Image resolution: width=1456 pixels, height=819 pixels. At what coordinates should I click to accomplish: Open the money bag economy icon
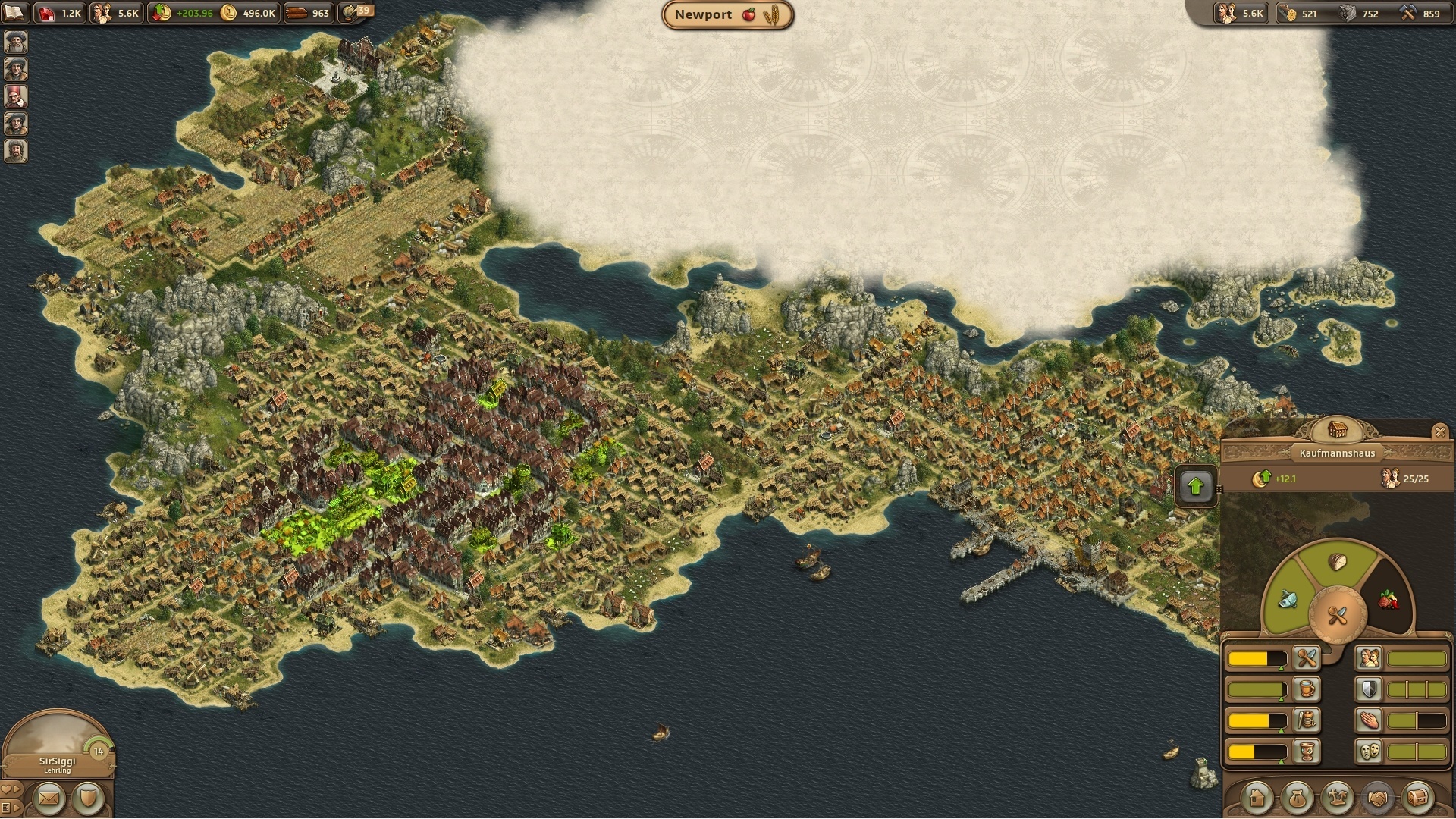[1296, 798]
